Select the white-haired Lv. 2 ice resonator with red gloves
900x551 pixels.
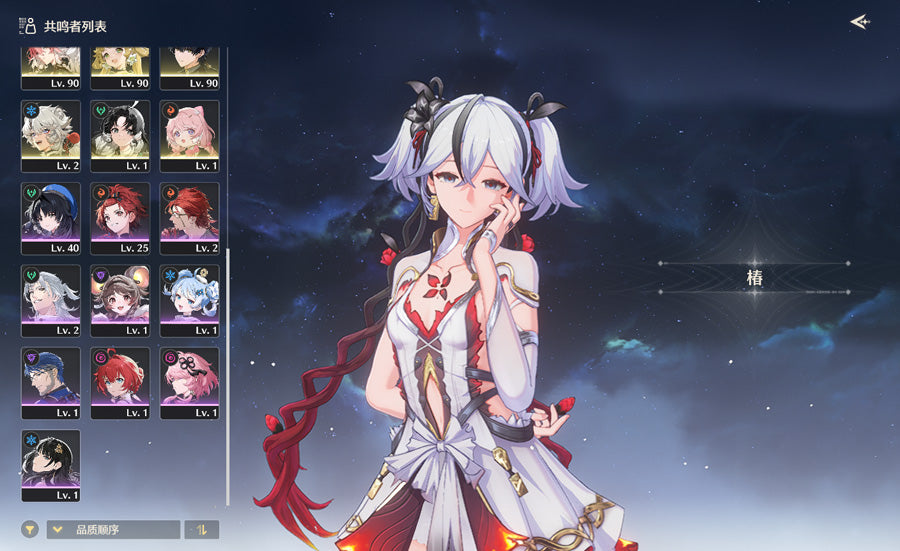coord(51,135)
